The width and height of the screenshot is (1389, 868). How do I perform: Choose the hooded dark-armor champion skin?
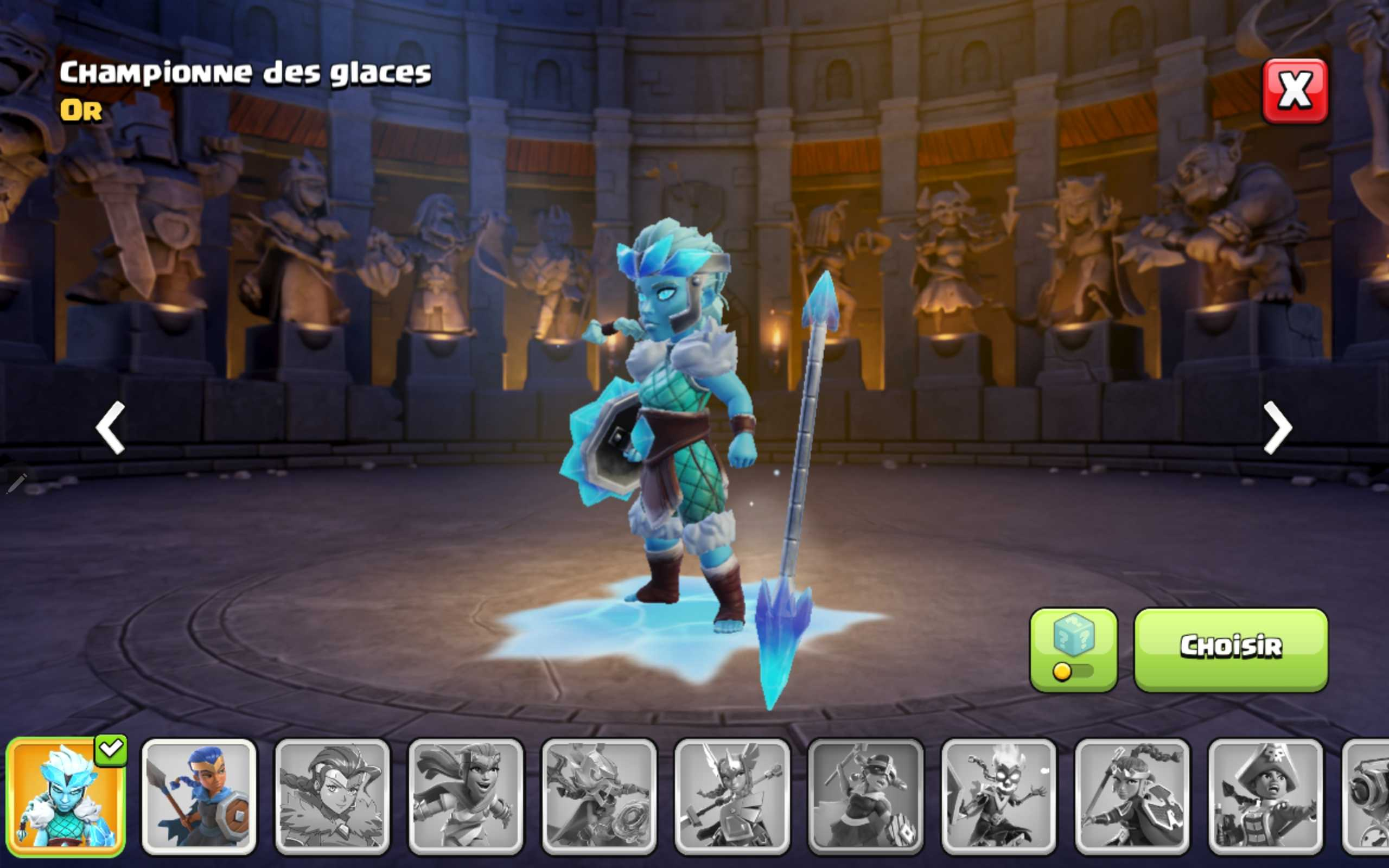pos(600,803)
